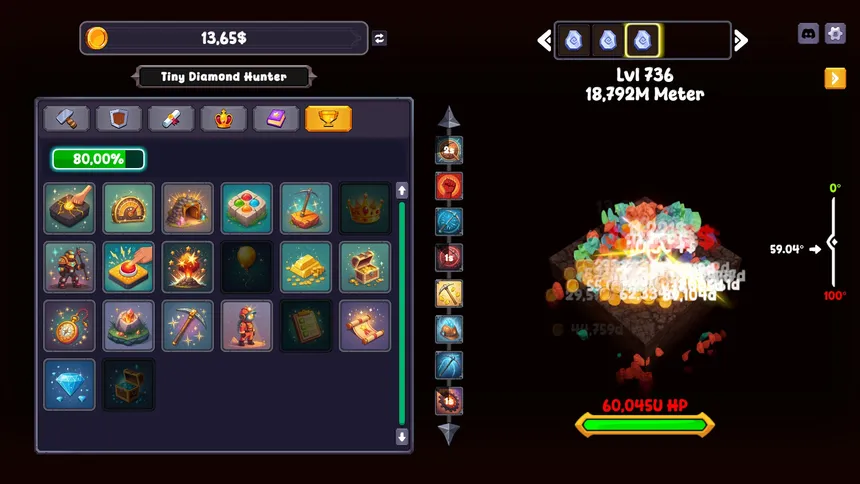This screenshot has height=484, width=860.
Task: Toggle the currency swap button beside money
Action: (380, 39)
